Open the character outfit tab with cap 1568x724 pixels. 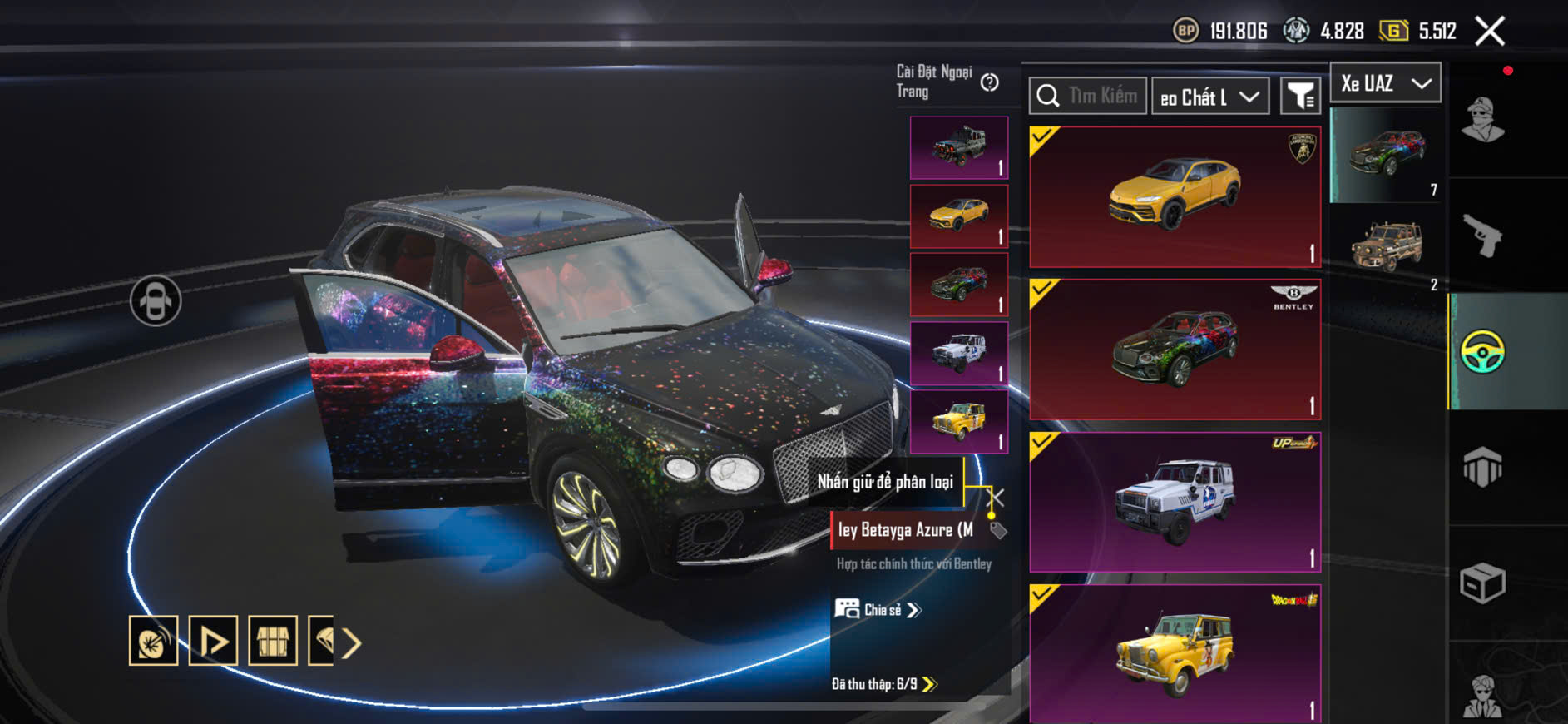(x=1482, y=120)
